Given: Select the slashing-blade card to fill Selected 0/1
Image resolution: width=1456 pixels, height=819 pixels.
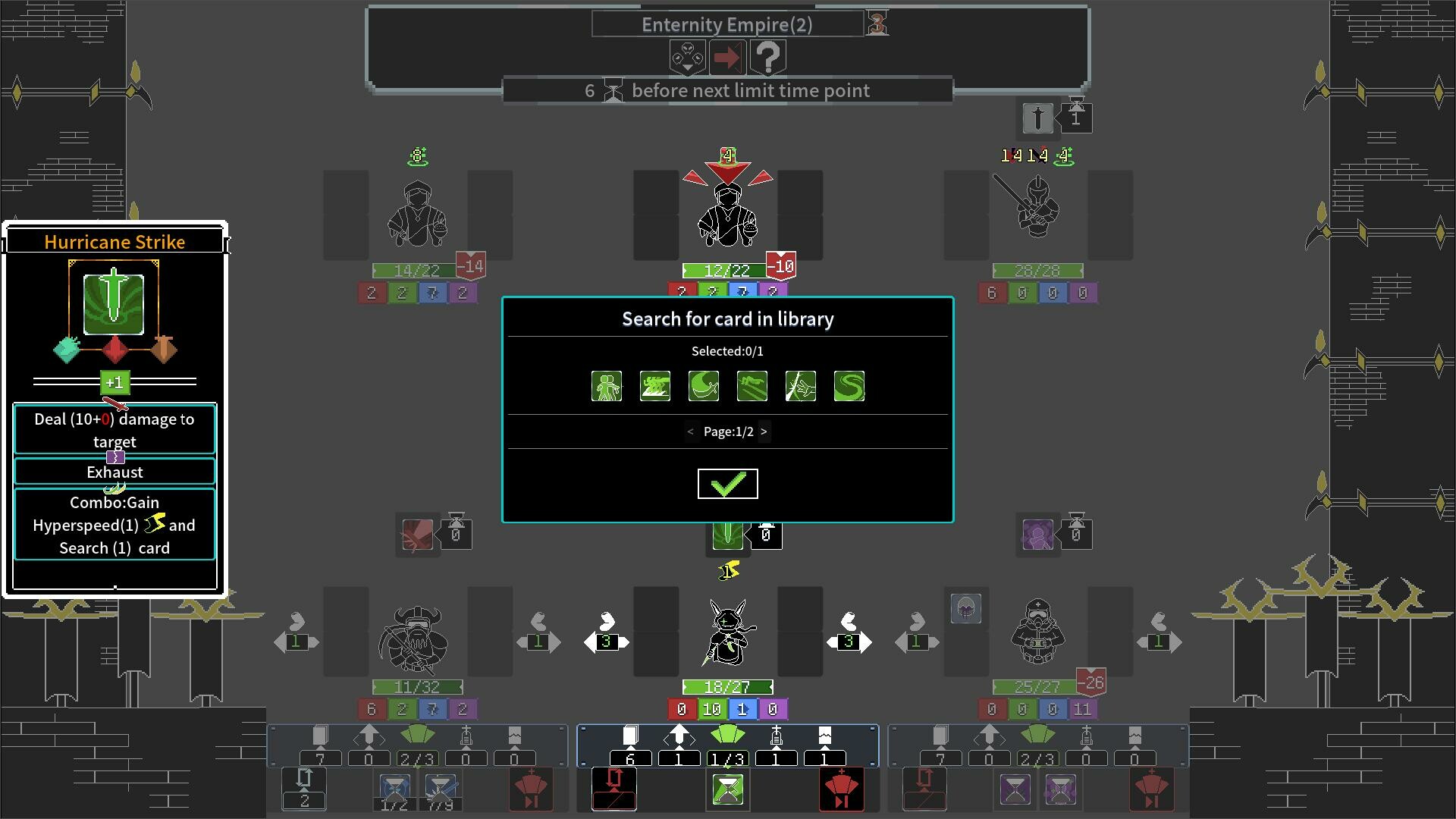Looking at the screenshot, I should [800, 386].
